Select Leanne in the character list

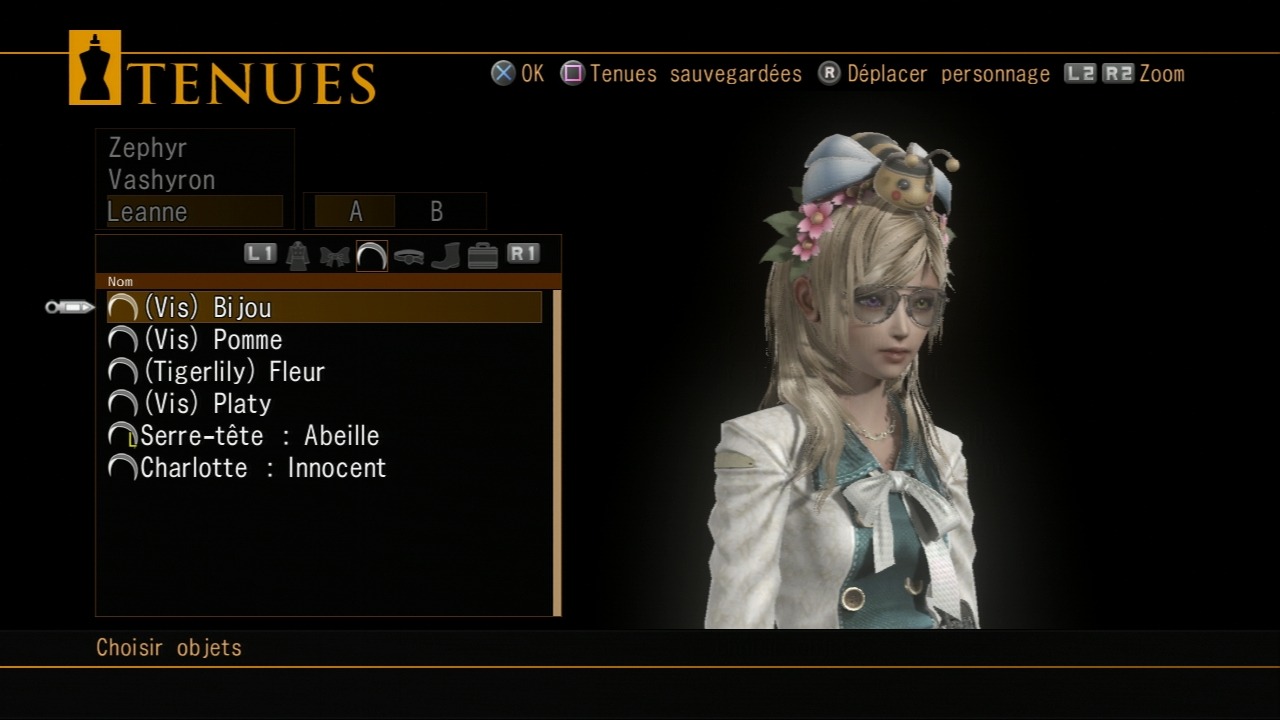click(147, 212)
